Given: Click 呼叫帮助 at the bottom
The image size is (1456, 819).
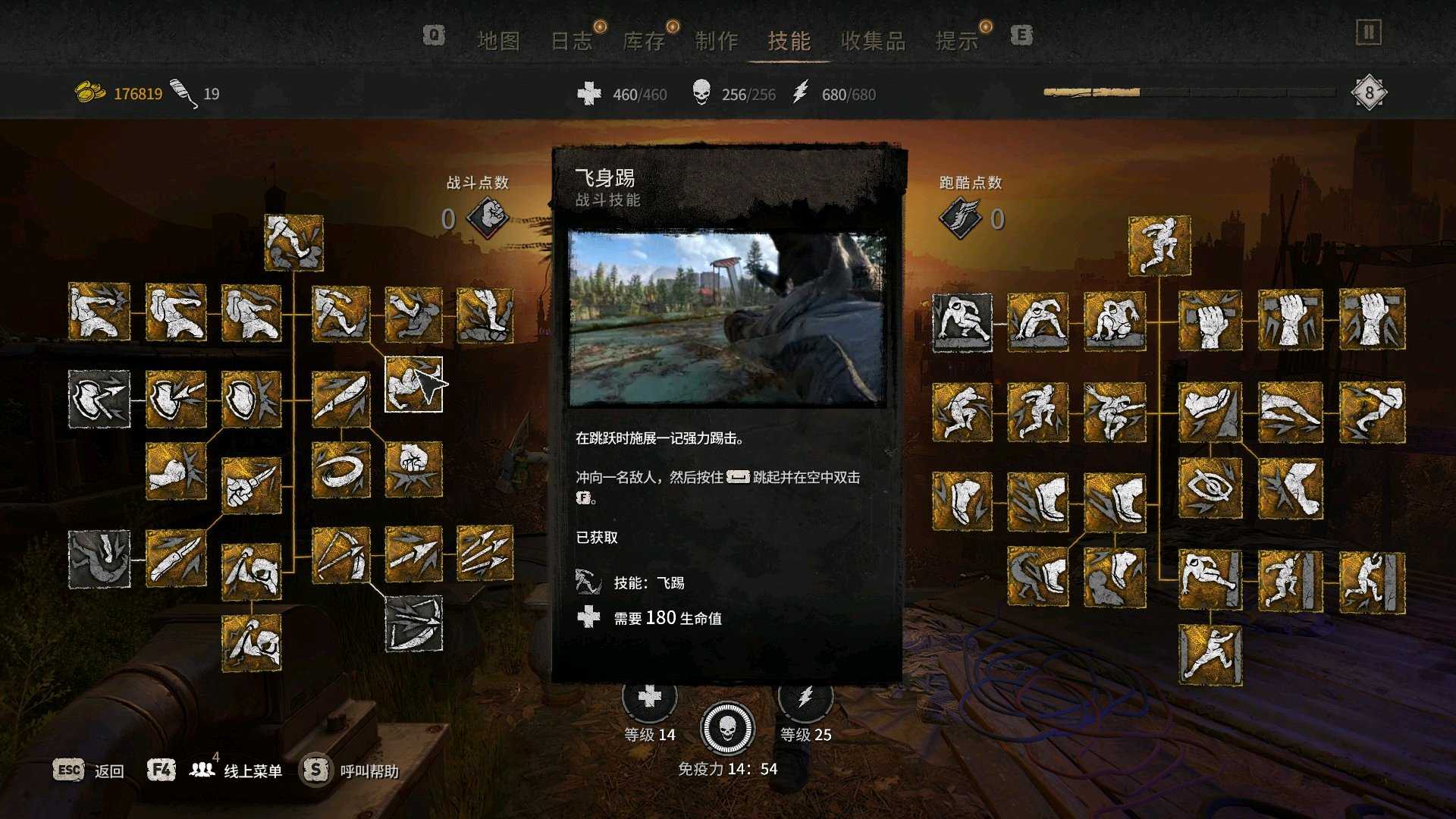Looking at the screenshot, I should [369, 770].
